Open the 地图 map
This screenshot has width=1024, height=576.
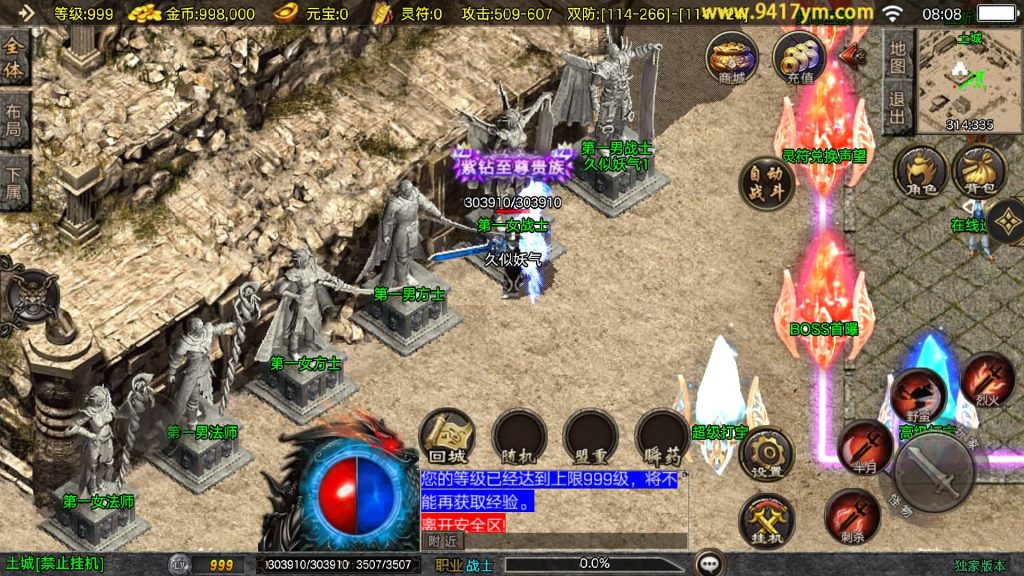(x=898, y=58)
